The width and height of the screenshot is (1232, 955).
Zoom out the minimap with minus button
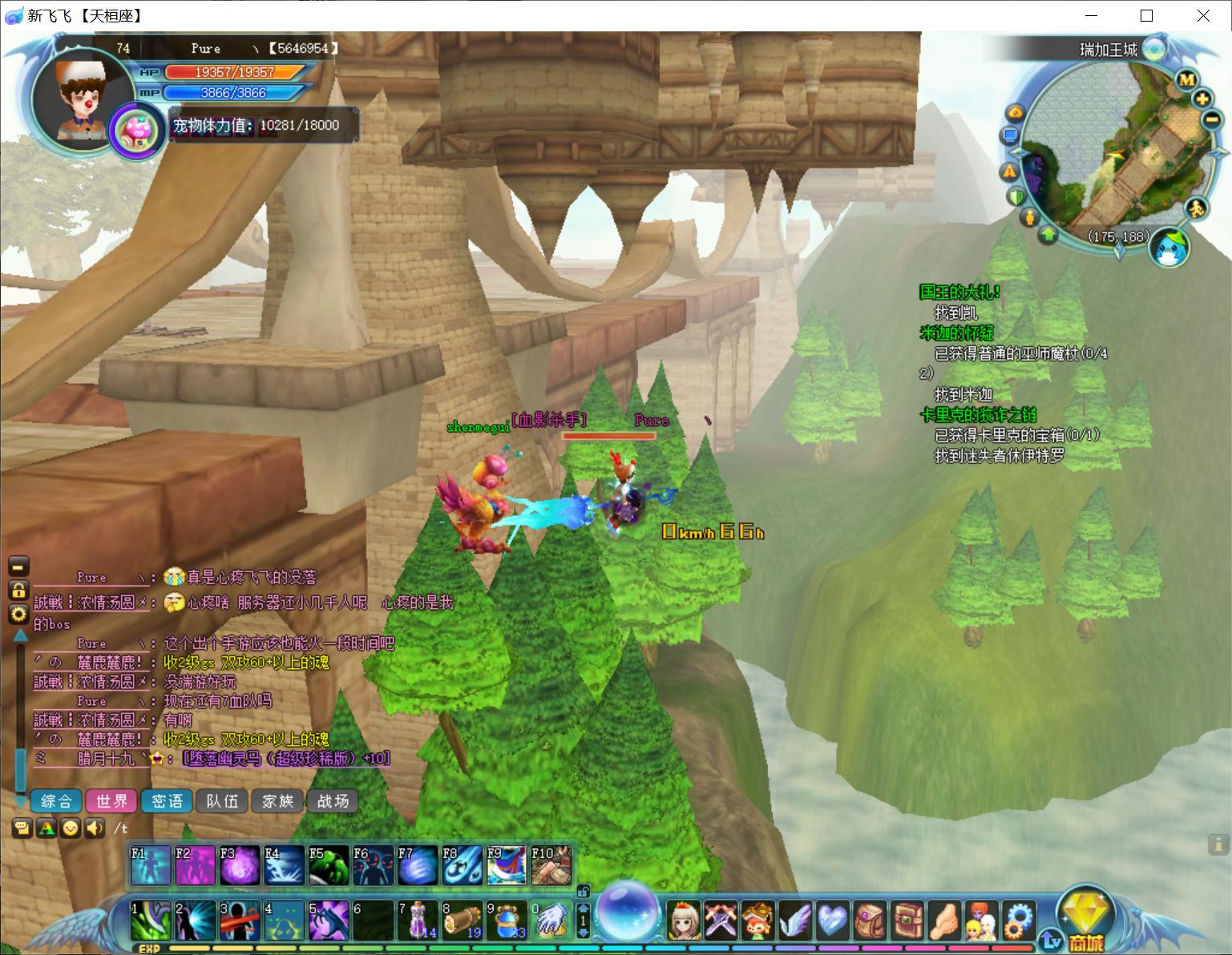point(1211,119)
